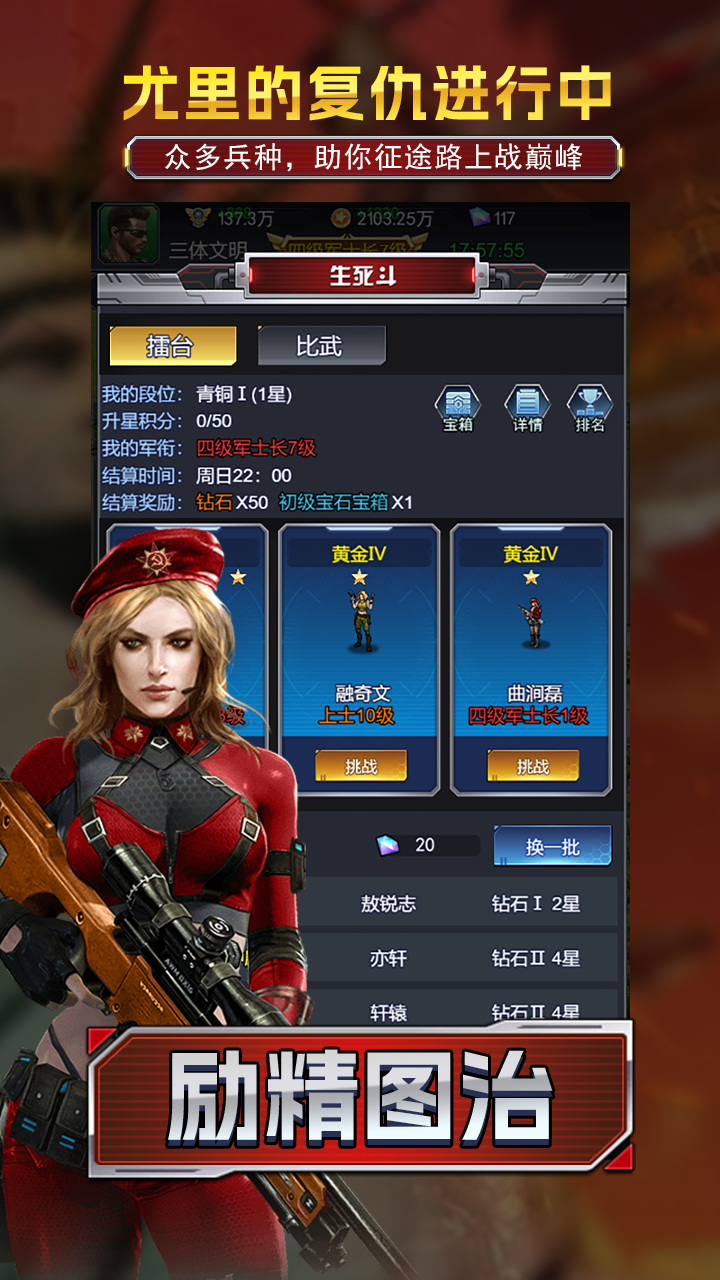Open the 宝箱 treasure chest icon
This screenshot has width=720, height=1280.
457,408
